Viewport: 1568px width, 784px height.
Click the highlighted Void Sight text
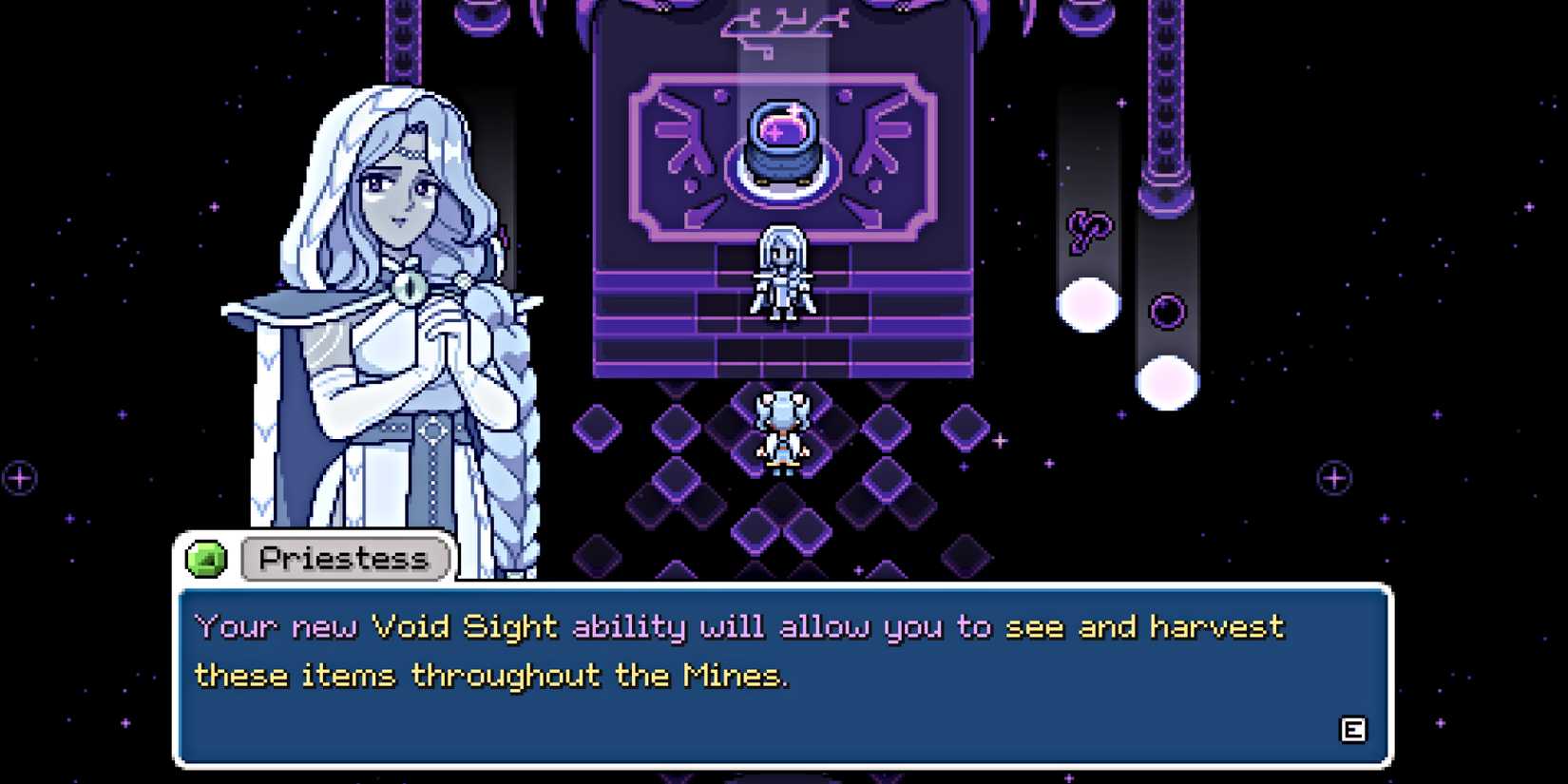tap(464, 626)
